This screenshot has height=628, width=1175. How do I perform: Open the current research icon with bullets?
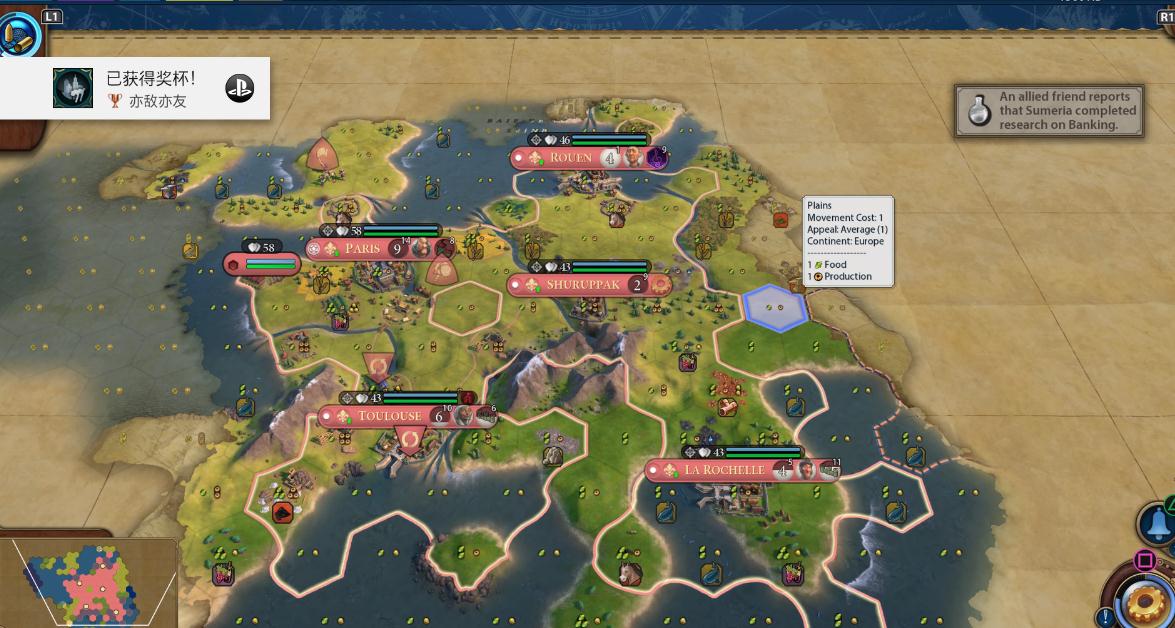tap(21, 36)
